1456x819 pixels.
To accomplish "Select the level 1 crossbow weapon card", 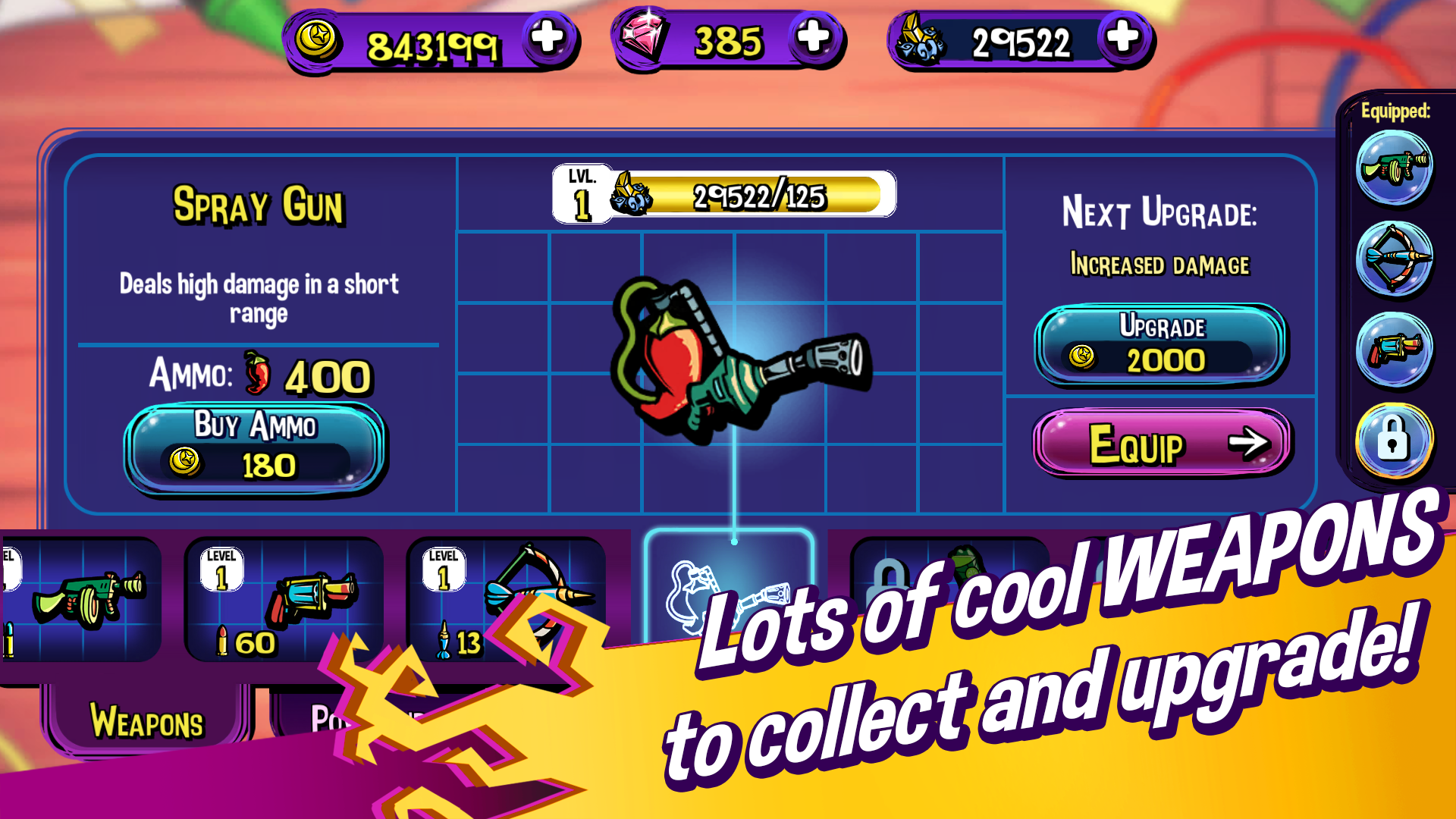I will pyautogui.click(x=507, y=599).
